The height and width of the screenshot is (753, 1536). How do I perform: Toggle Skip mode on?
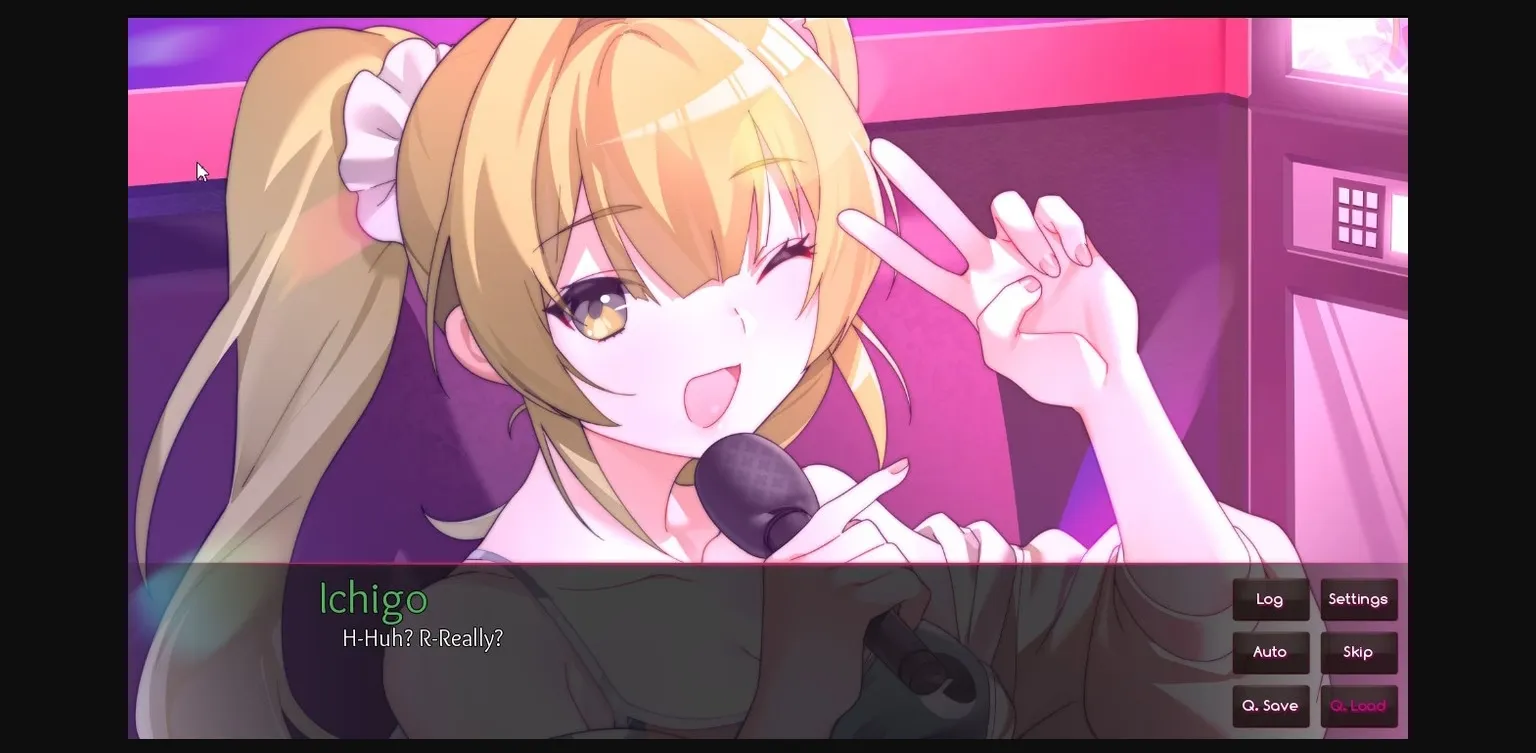coord(1358,652)
